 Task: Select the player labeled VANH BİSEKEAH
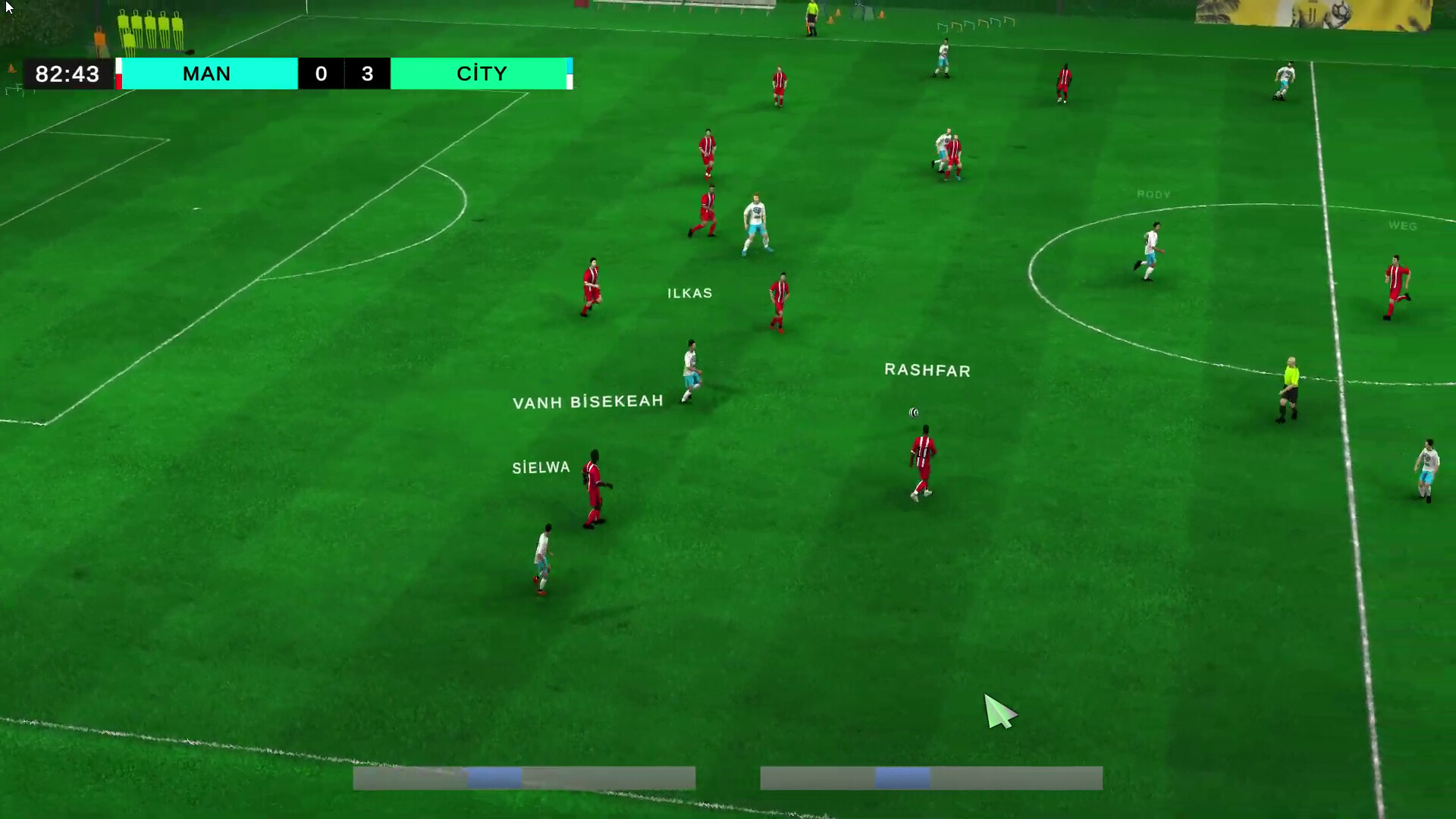(x=588, y=401)
